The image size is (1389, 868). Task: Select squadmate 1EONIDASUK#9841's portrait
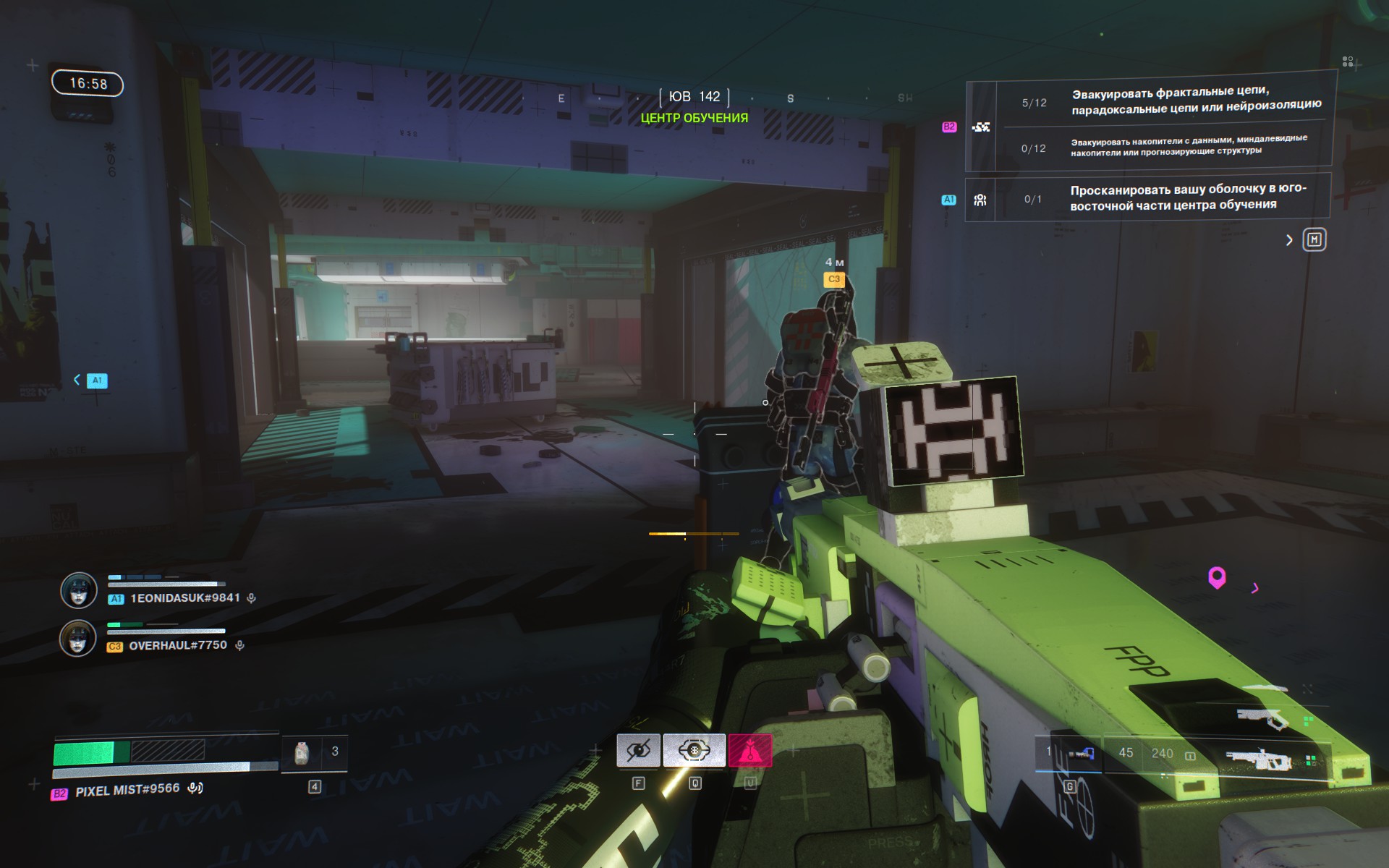[x=78, y=591]
